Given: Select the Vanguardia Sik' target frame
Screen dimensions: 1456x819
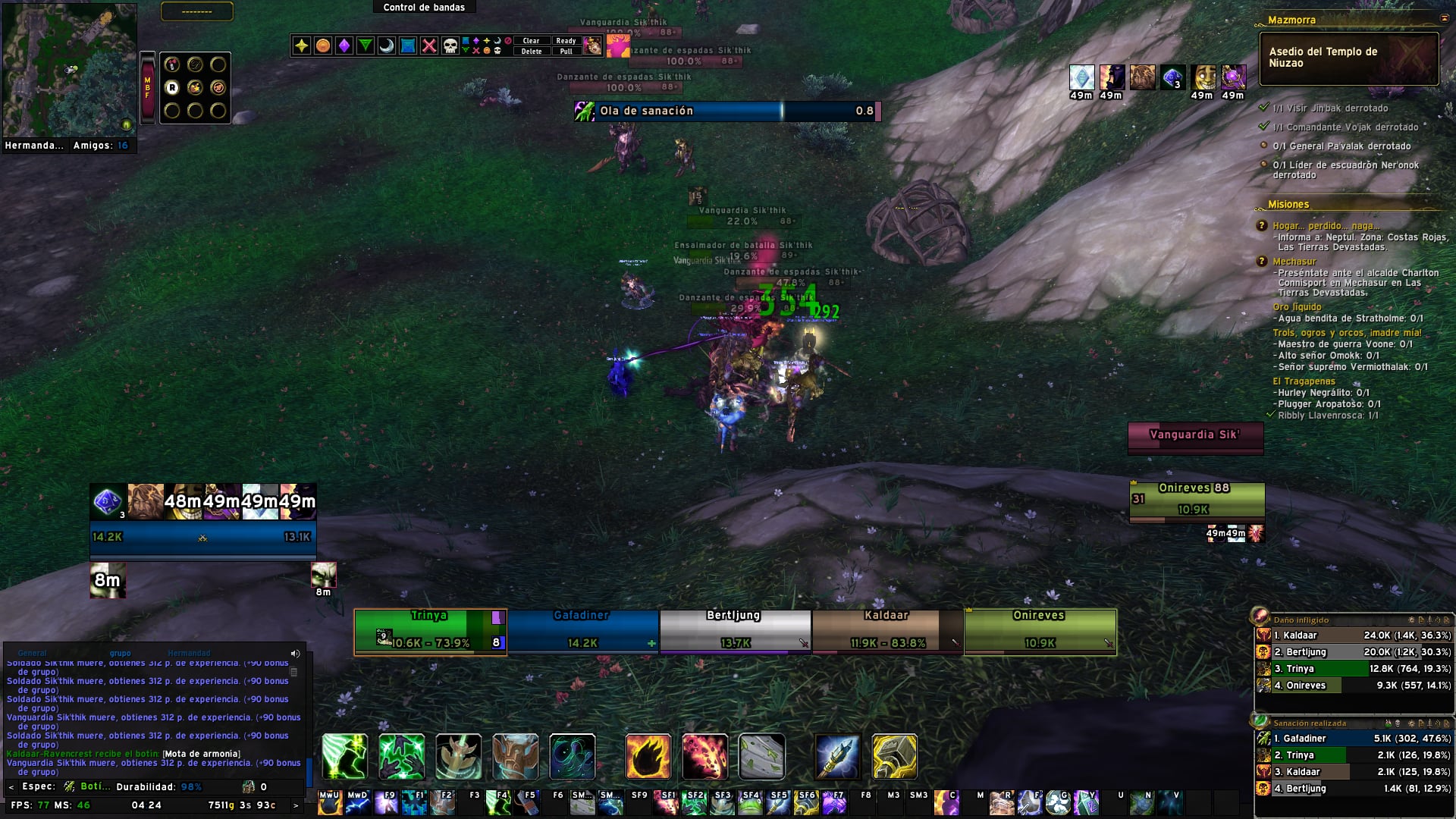Looking at the screenshot, I should pyautogui.click(x=1195, y=437).
